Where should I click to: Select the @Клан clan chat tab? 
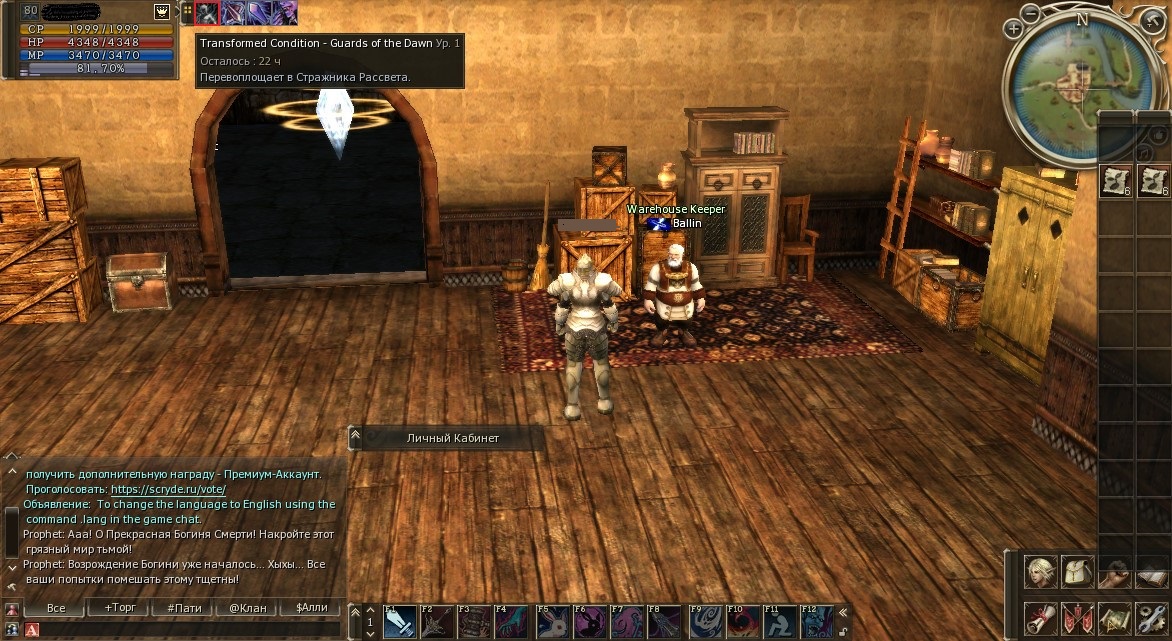[247, 608]
